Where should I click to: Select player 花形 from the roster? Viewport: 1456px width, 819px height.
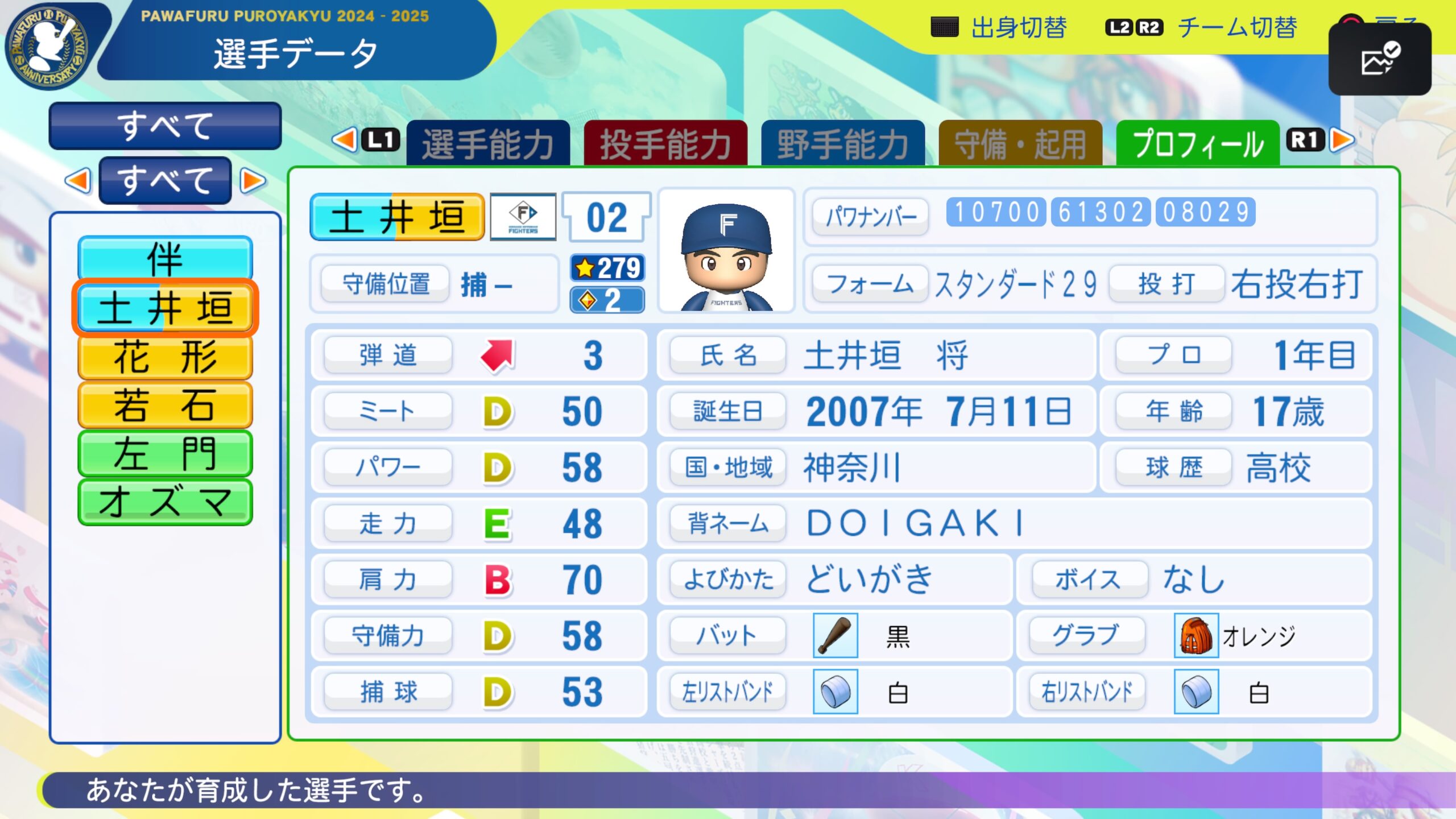pos(165,357)
